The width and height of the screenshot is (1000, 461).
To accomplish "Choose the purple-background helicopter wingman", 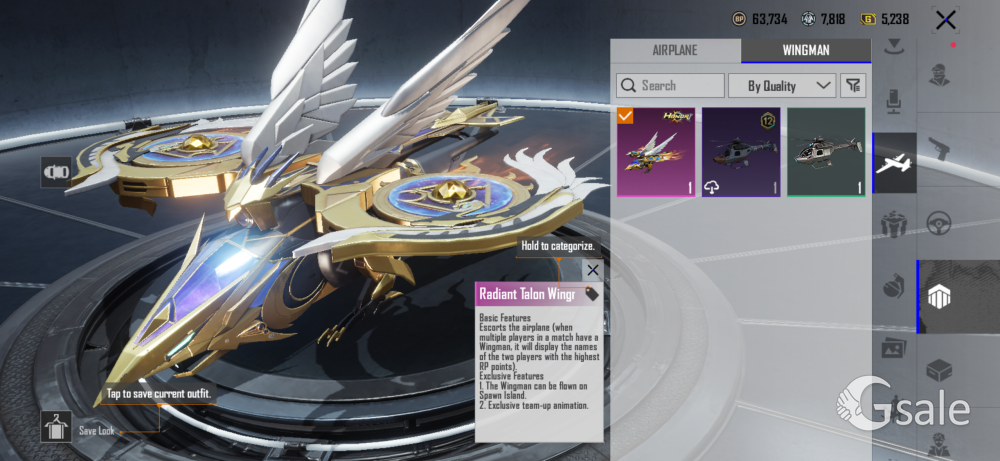I will 741,152.
